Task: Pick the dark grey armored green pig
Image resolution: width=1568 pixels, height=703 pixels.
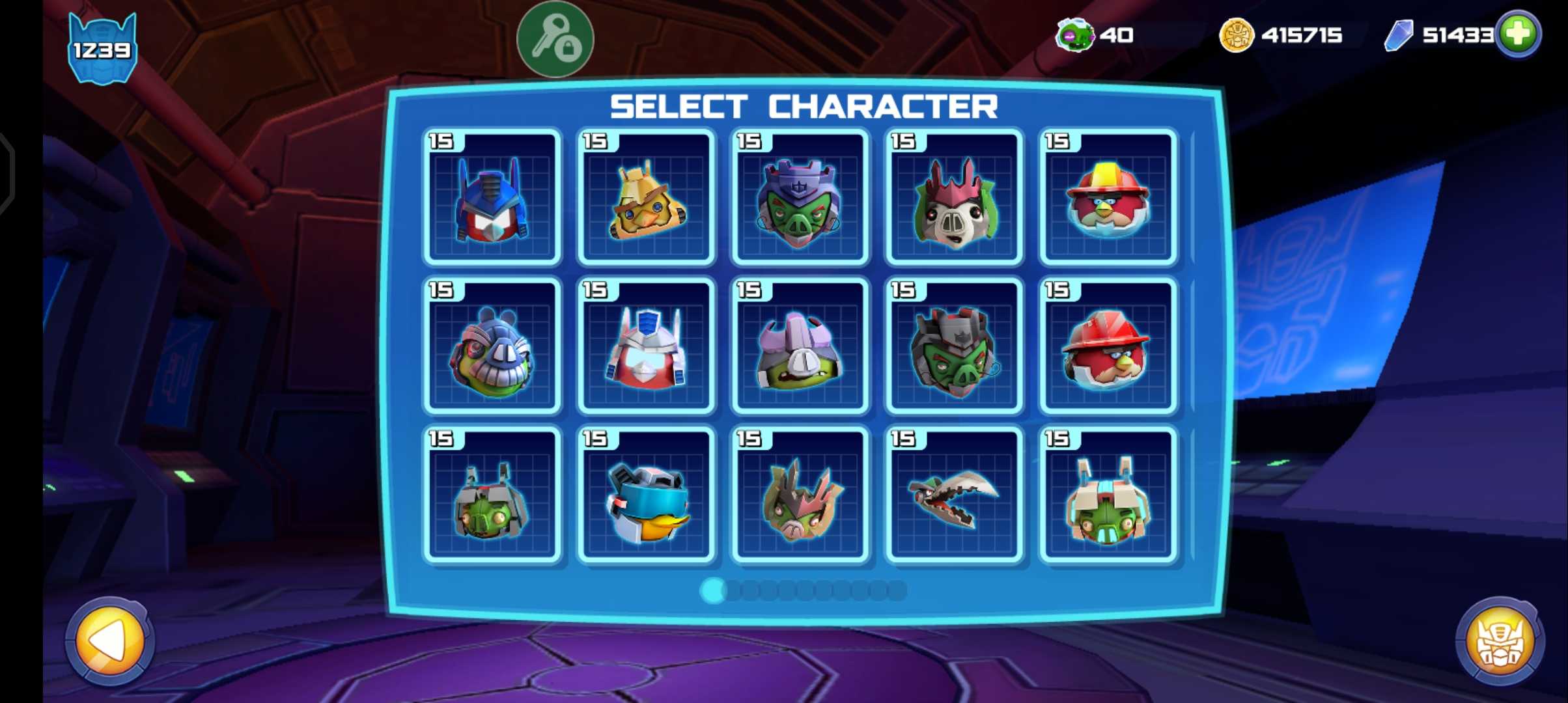Action: (x=954, y=346)
